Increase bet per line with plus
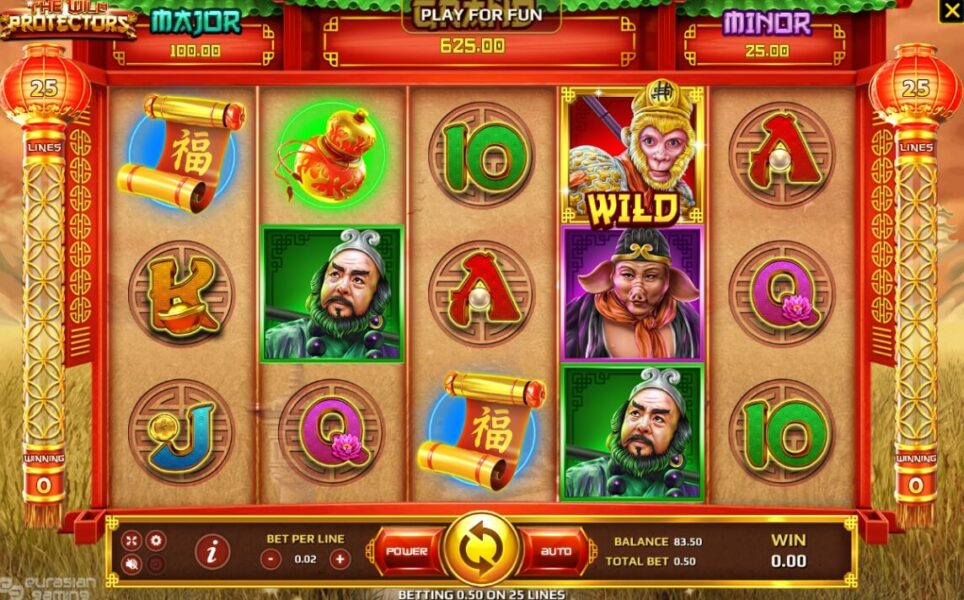 340,560
